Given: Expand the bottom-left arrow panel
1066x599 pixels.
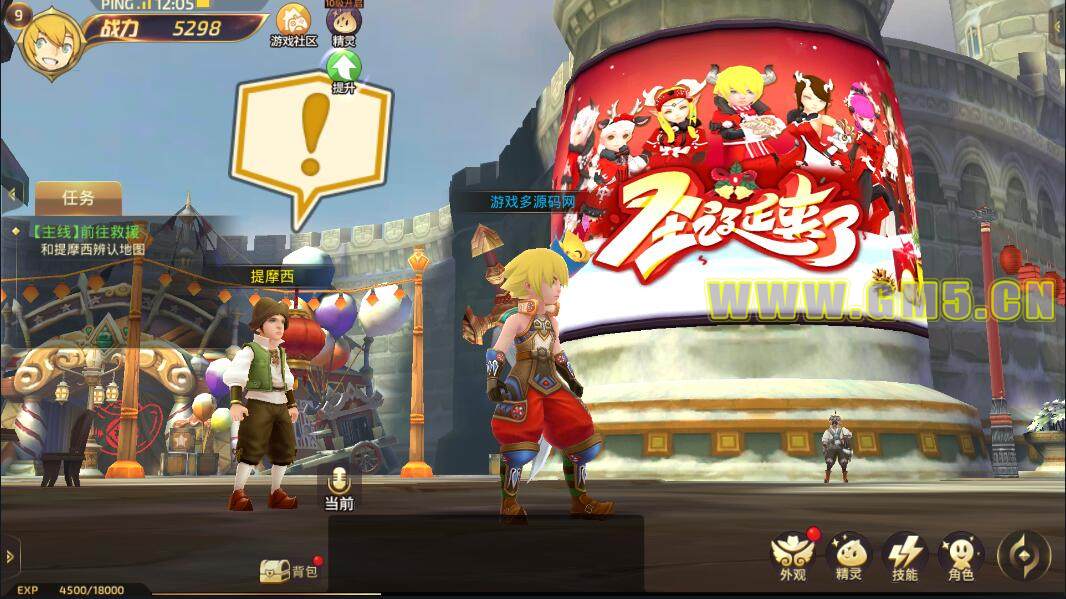Looking at the screenshot, I should (10, 555).
